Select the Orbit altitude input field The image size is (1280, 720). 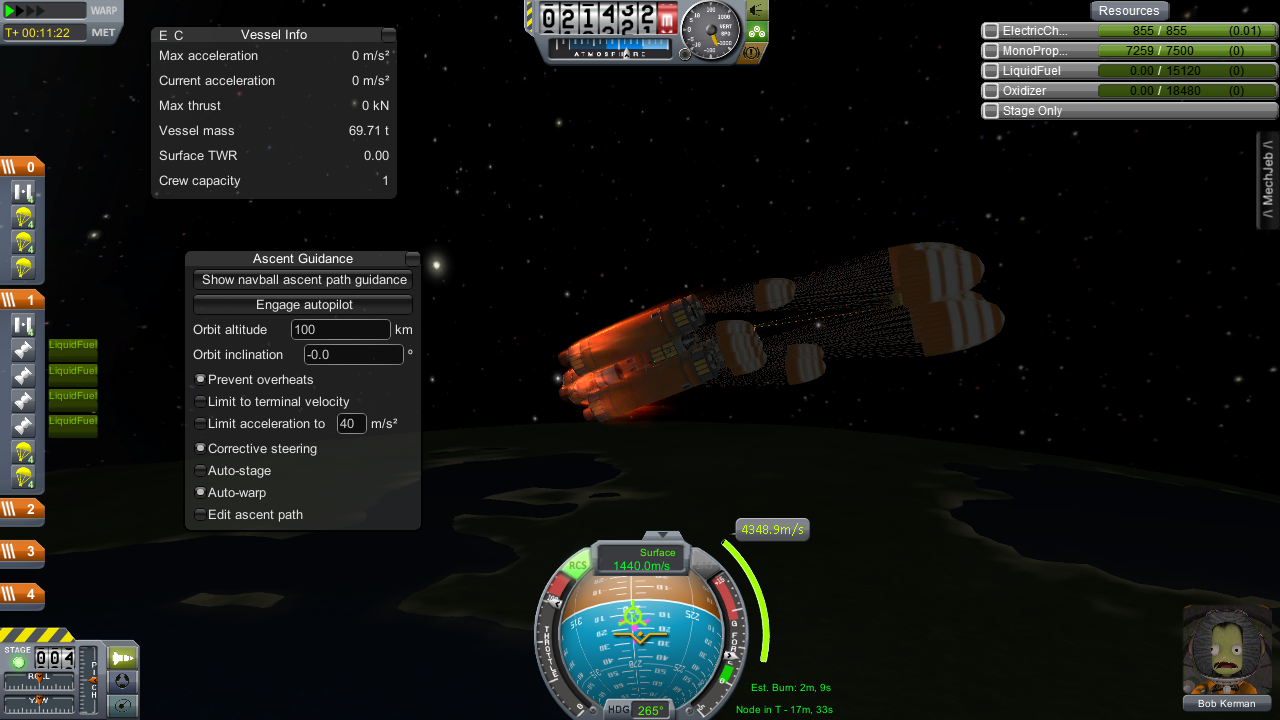tap(340, 330)
